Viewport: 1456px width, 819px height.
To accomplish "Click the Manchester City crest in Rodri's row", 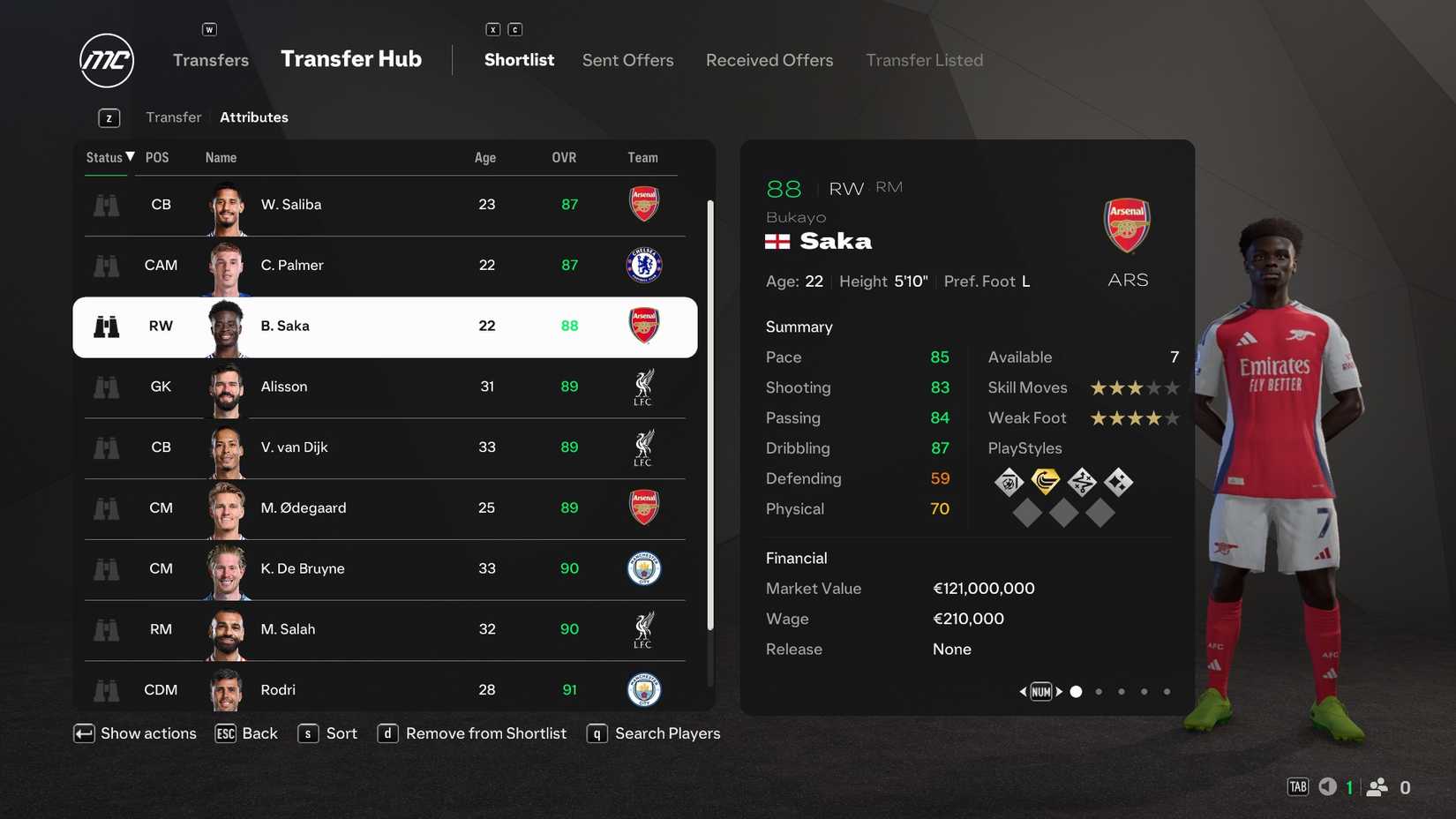I will 643,689.
